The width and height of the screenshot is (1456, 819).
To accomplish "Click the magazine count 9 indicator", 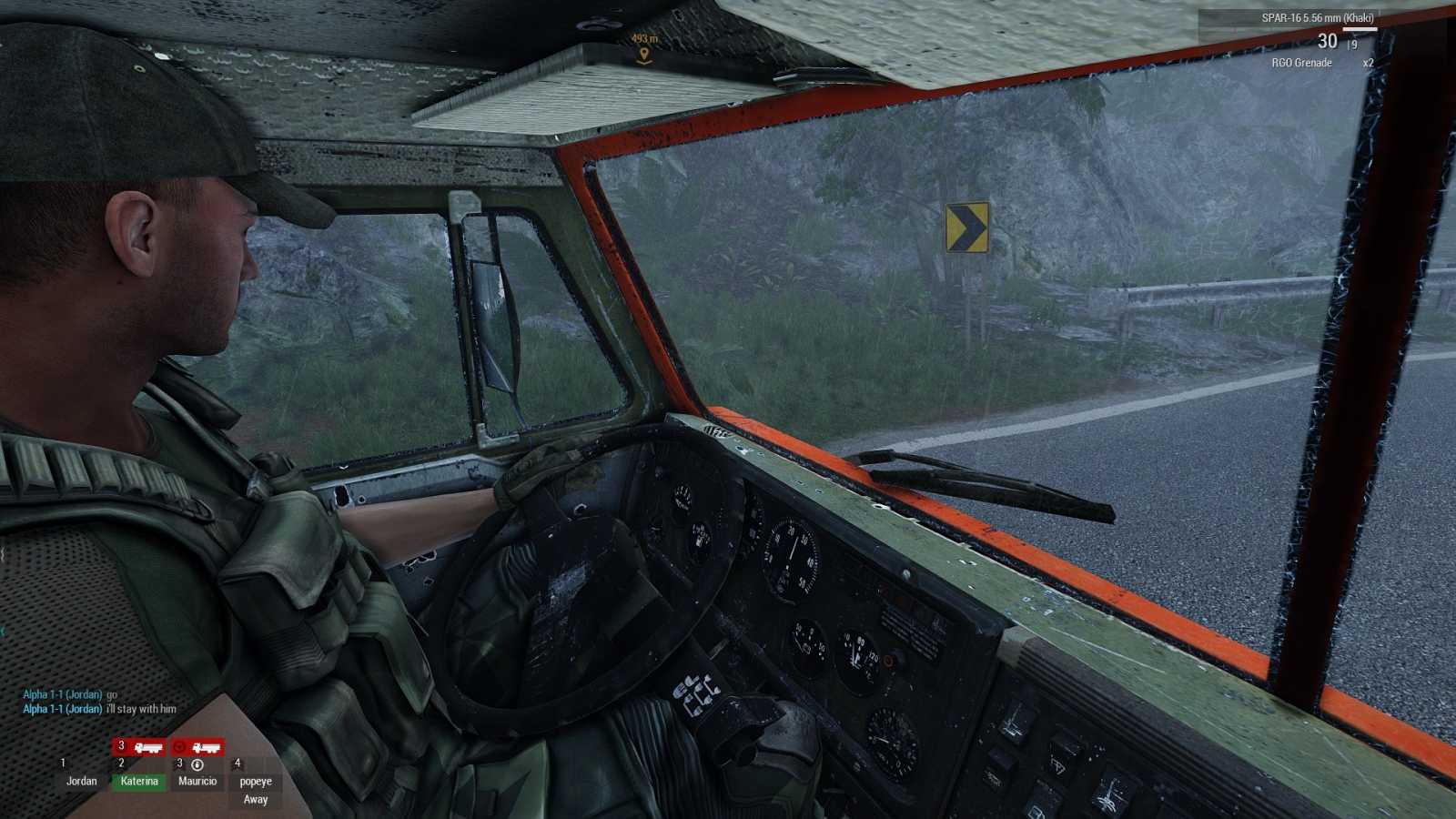I will click(x=1353, y=44).
